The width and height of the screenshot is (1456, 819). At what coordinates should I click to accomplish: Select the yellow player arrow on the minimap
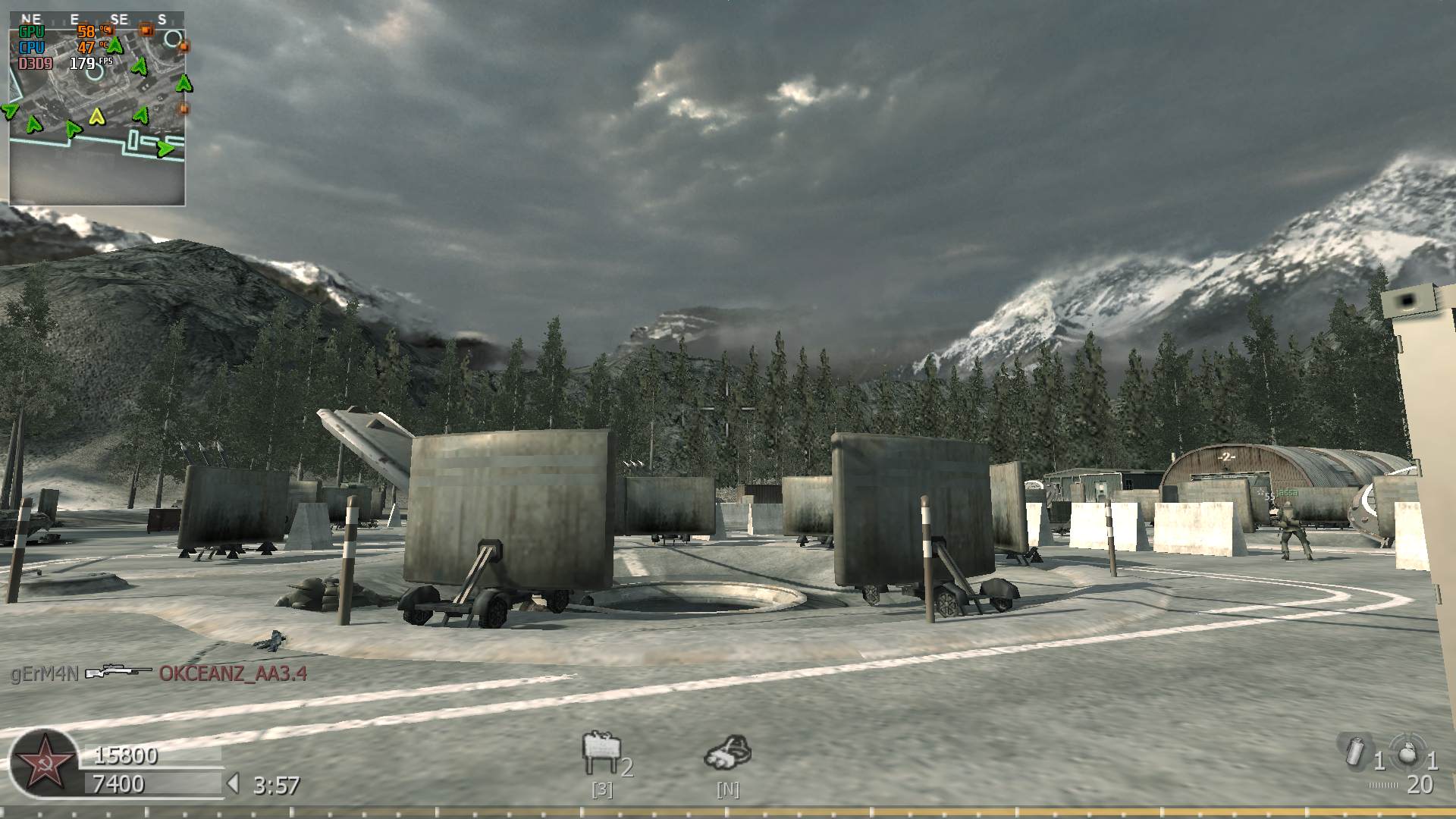pos(96,116)
